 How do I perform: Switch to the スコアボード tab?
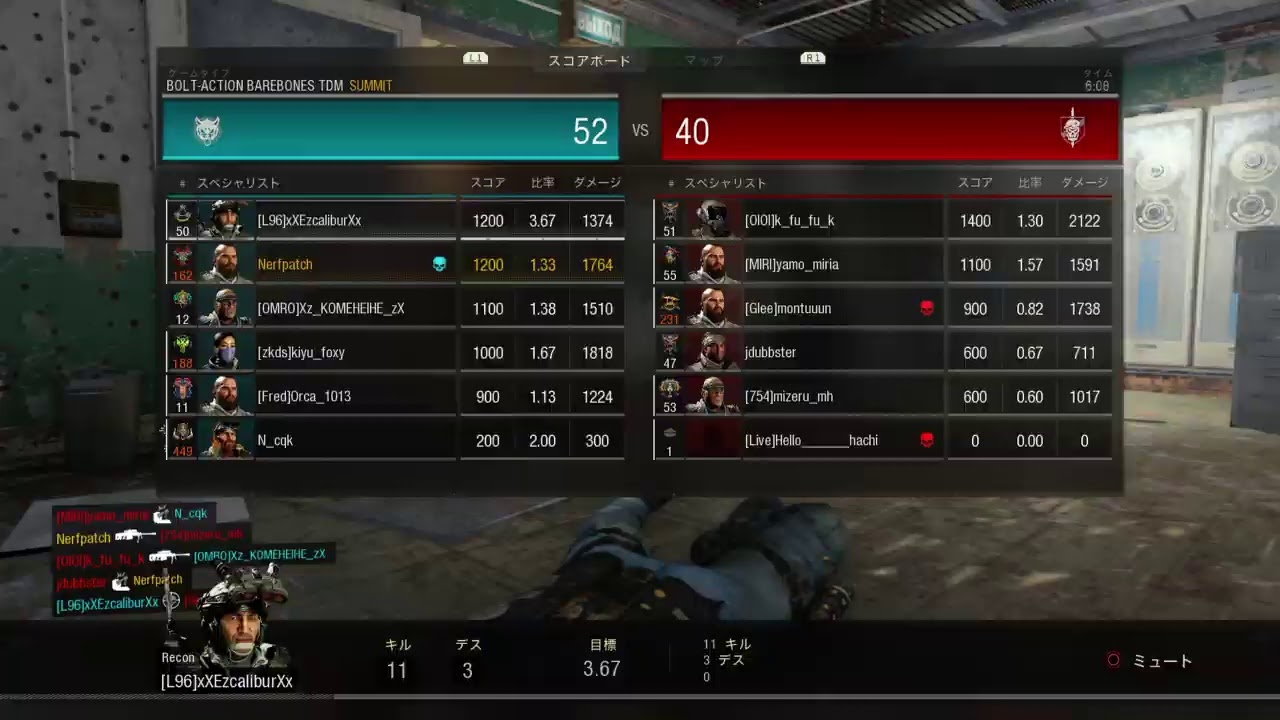pos(589,61)
